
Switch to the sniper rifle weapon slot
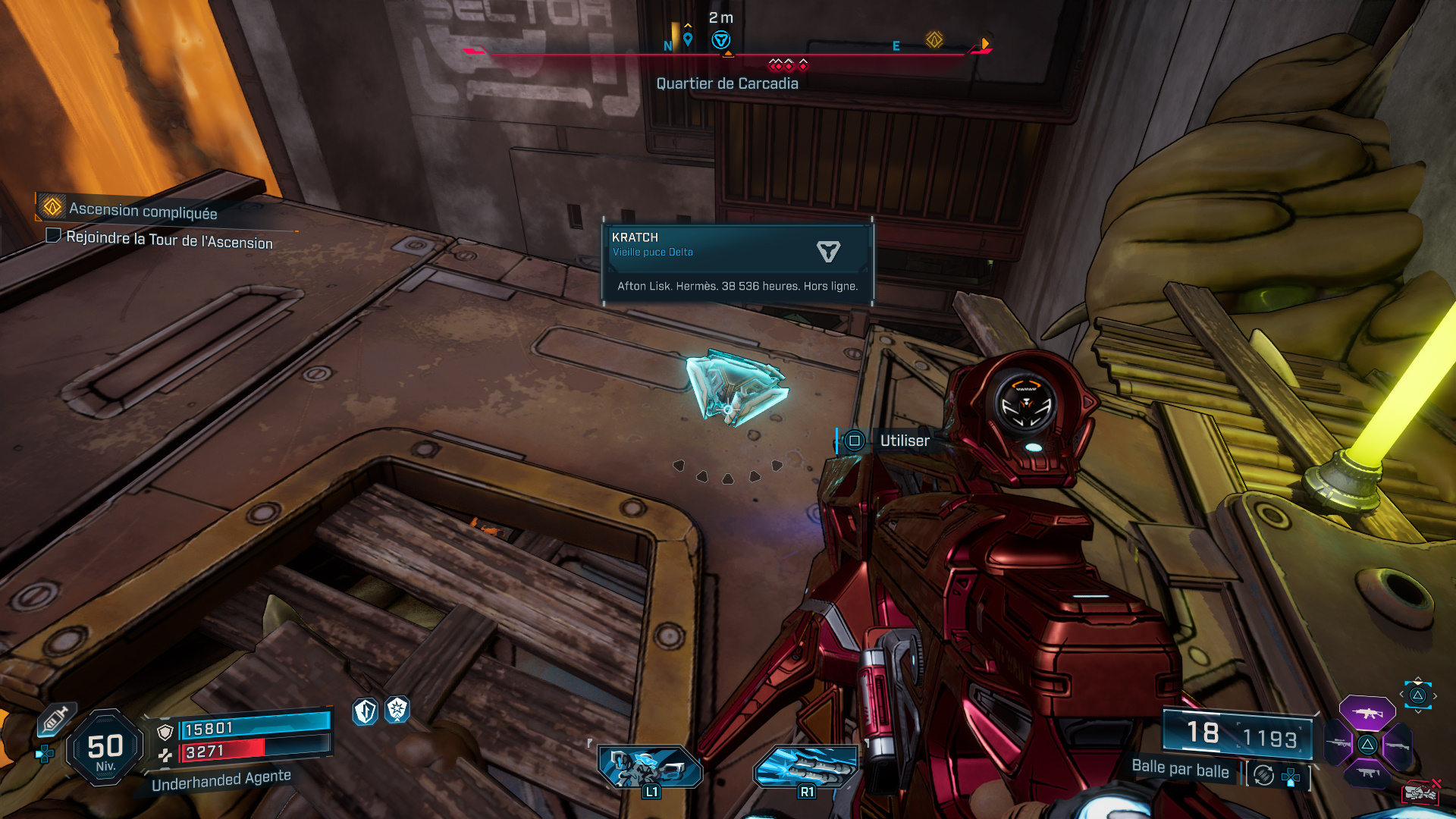pyautogui.click(x=1338, y=744)
